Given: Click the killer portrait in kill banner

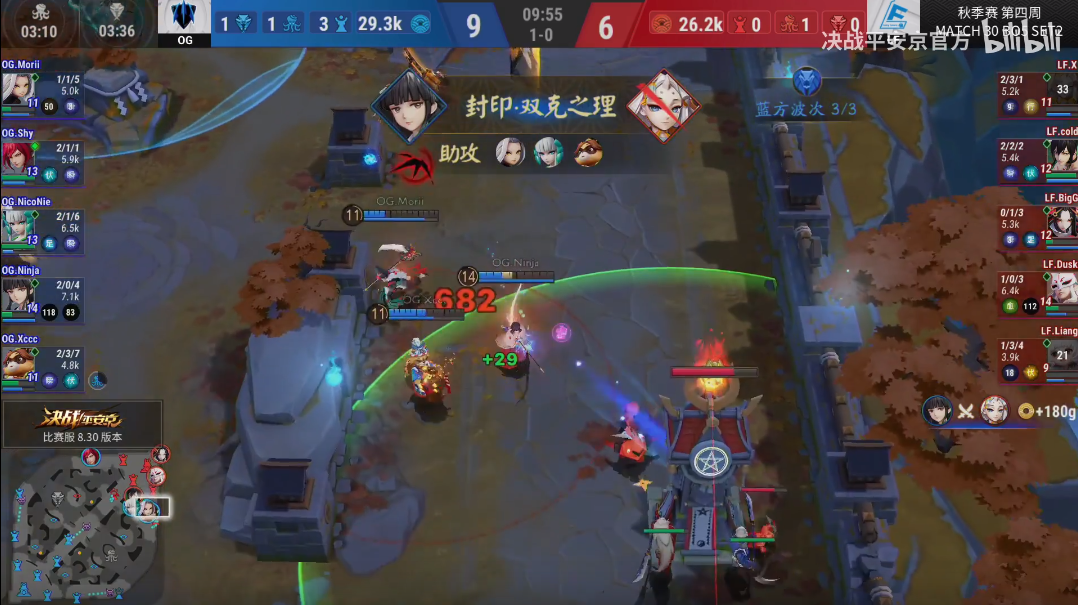Looking at the screenshot, I should (x=408, y=106).
